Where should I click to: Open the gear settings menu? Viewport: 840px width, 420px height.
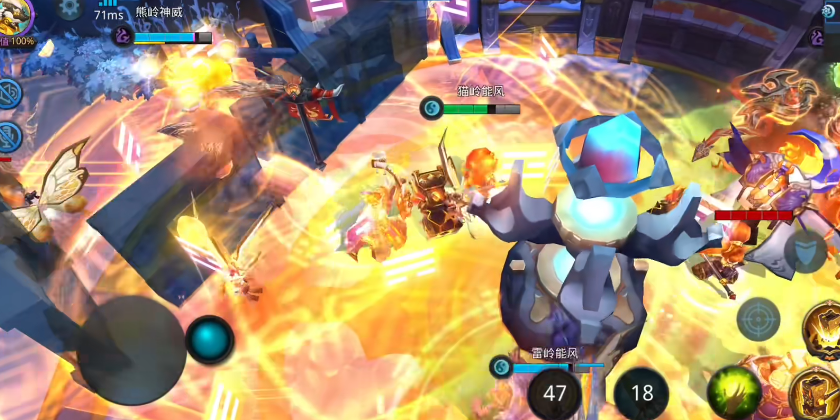click(69, 9)
